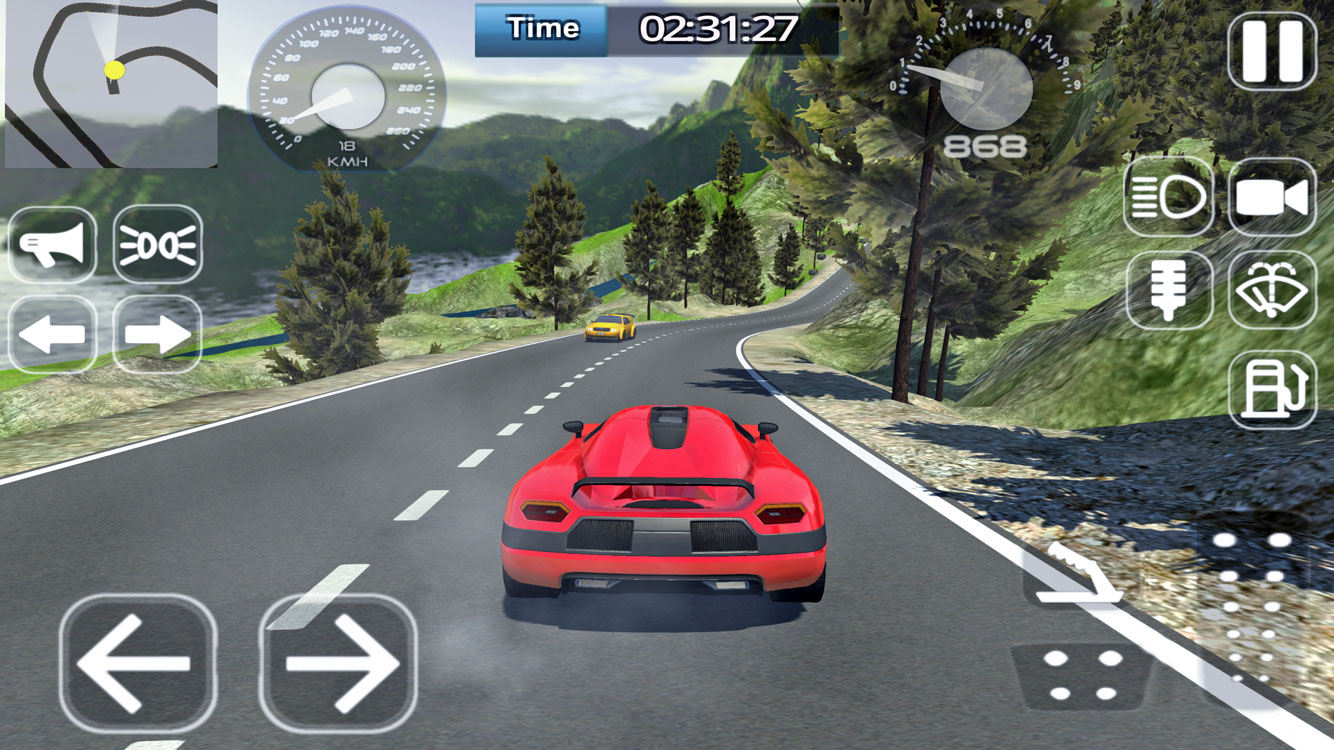This screenshot has height=750, width=1334.
Task: Hit the brake pedal
Action: click(1082, 676)
